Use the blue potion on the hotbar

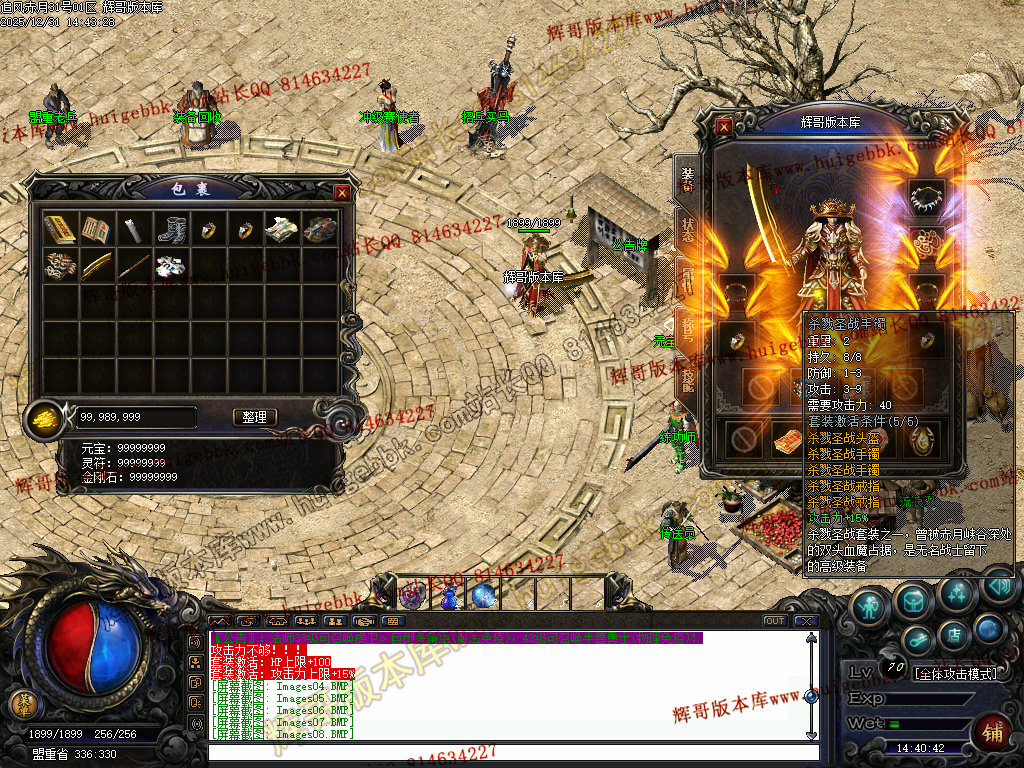[449, 596]
